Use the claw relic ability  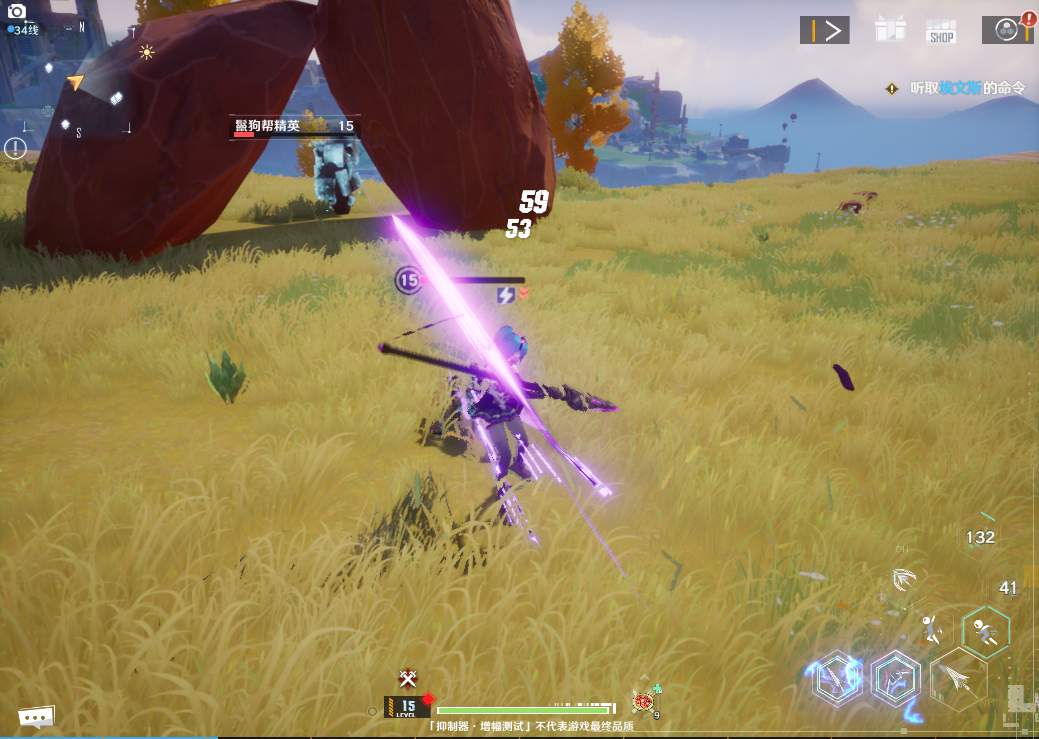click(904, 580)
